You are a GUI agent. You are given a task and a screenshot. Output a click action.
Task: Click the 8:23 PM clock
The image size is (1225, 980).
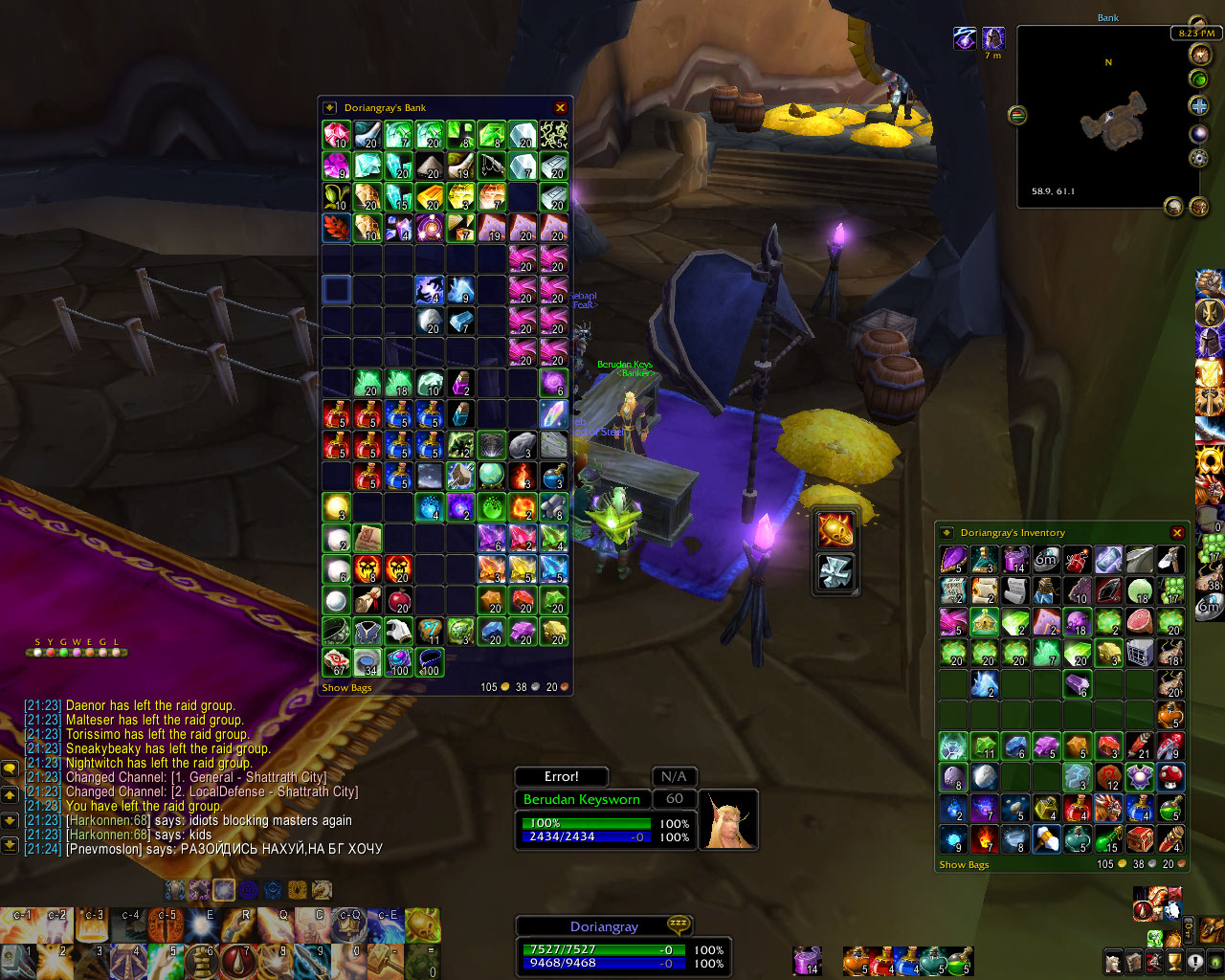[x=1196, y=33]
